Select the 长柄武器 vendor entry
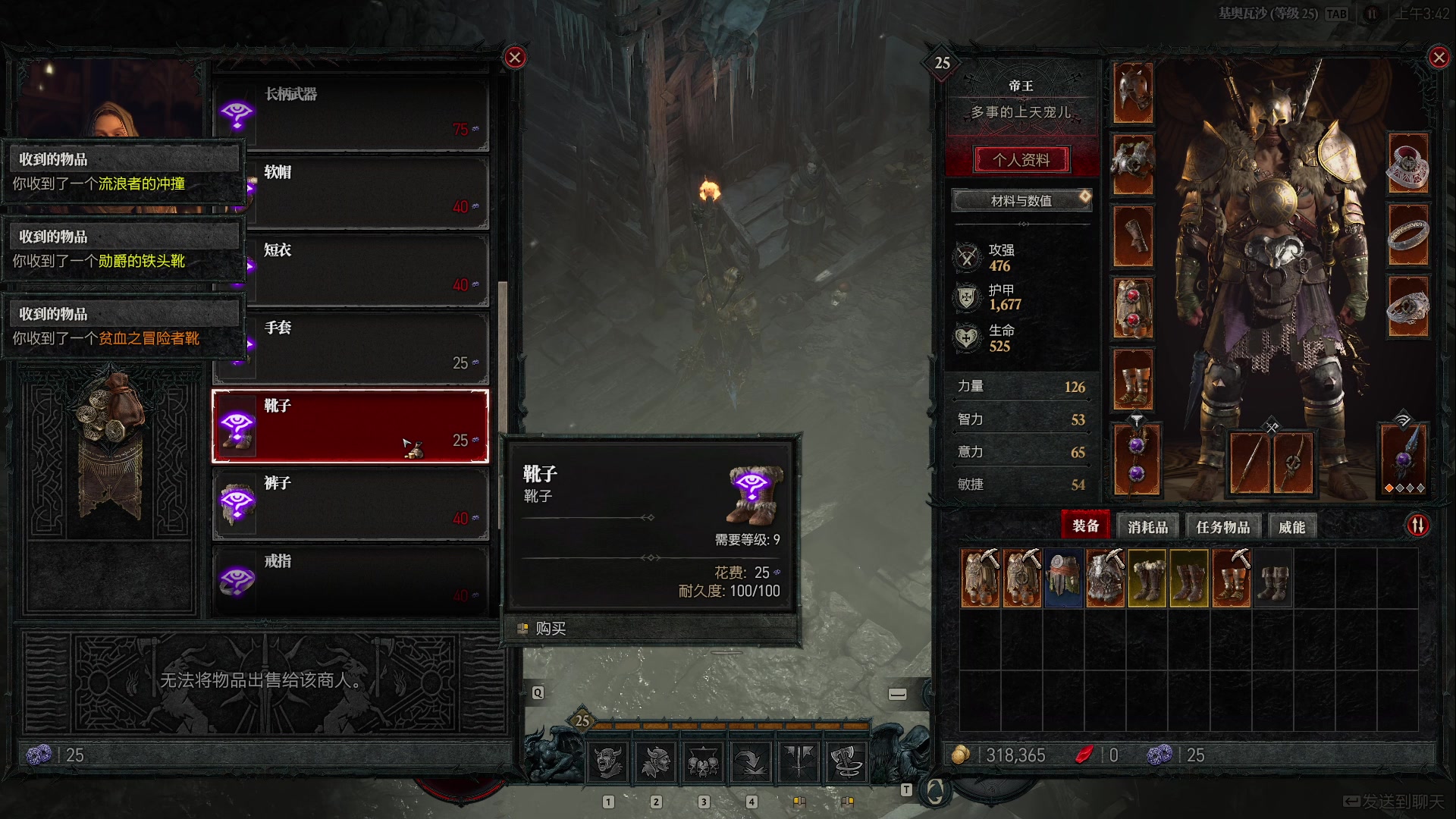Screen dimensions: 1456x819 coord(350,114)
